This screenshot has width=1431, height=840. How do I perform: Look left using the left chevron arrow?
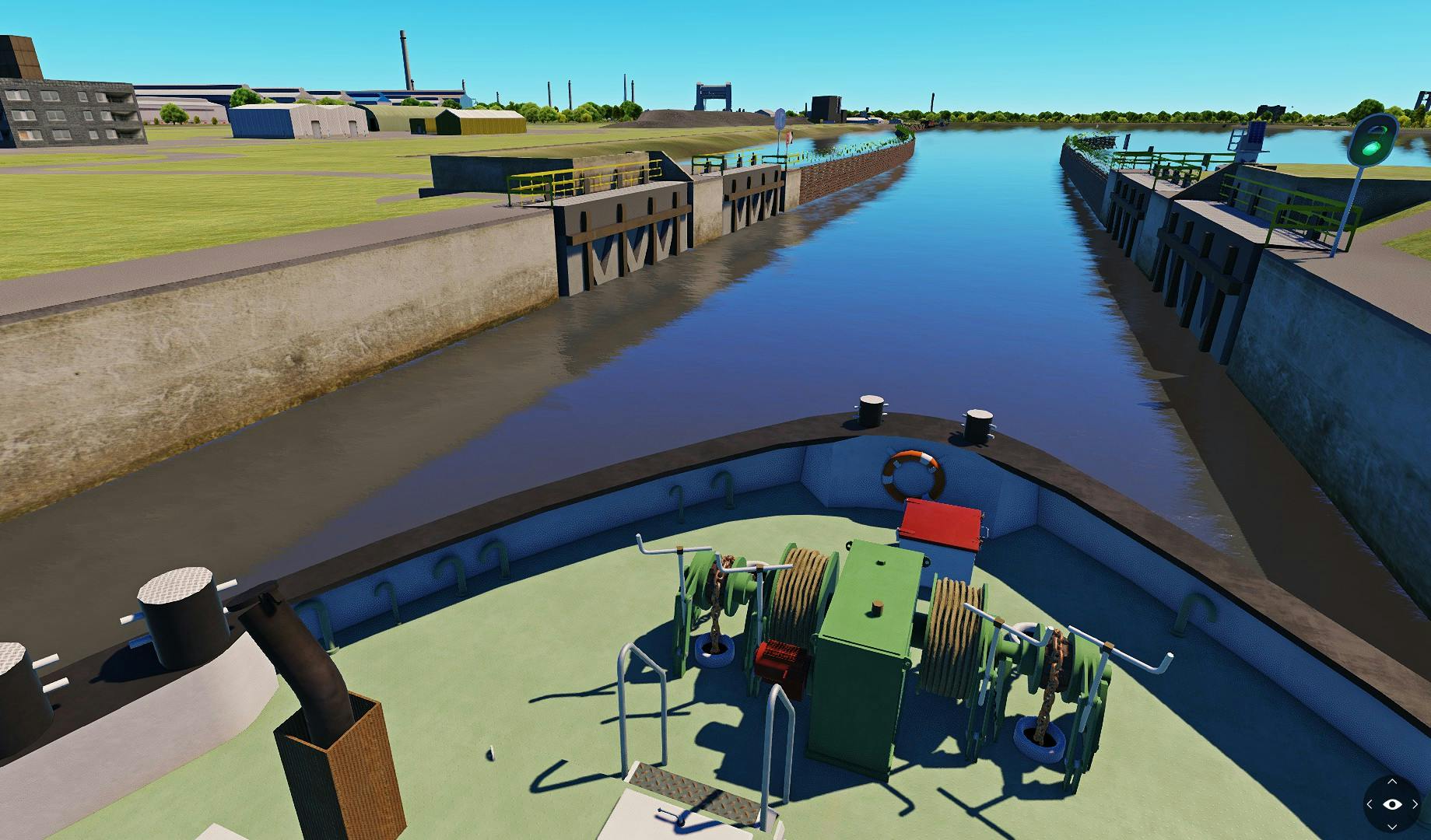1370,804
